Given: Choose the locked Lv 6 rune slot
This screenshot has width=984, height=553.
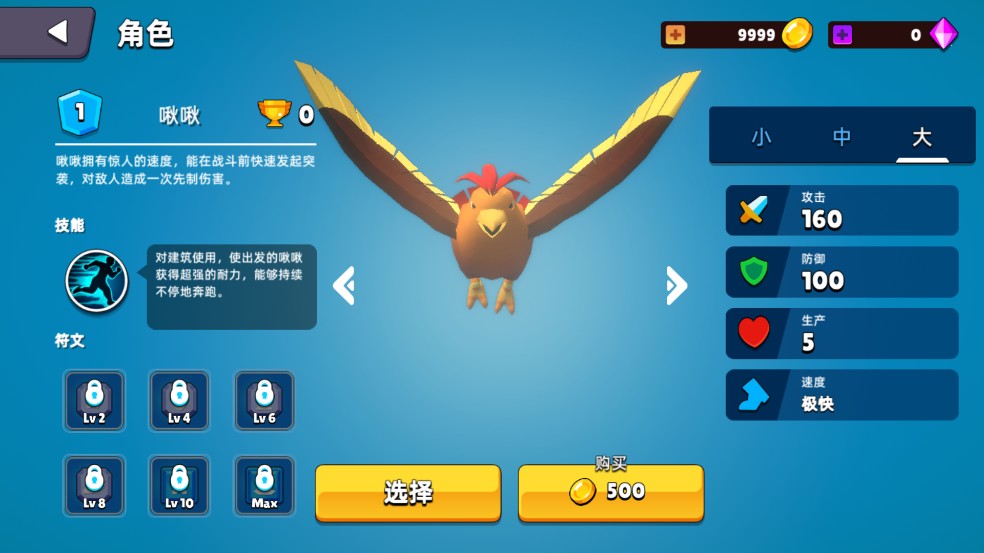Looking at the screenshot, I should coord(264,401).
